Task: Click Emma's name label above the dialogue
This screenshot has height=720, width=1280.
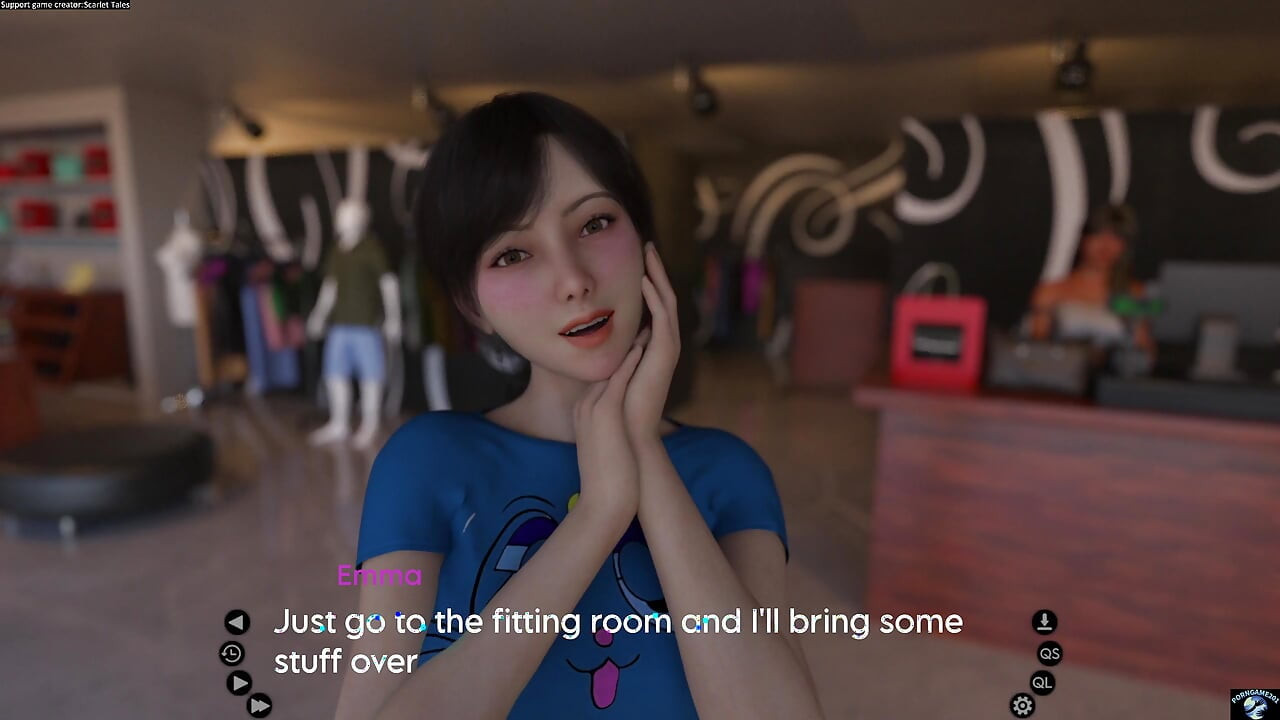Action: pyautogui.click(x=379, y=575)
